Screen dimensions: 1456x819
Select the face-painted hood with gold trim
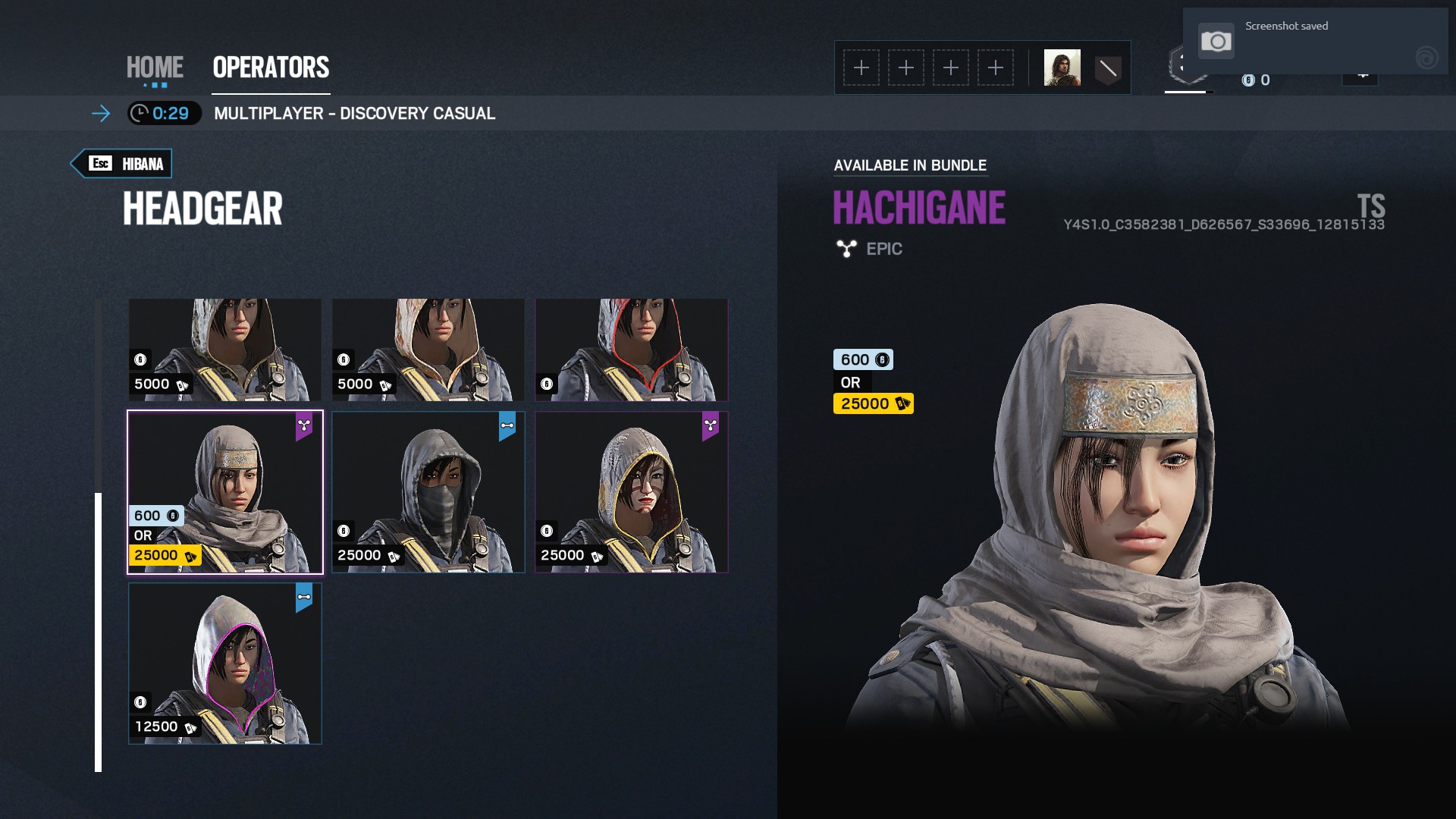coord(632,492)
